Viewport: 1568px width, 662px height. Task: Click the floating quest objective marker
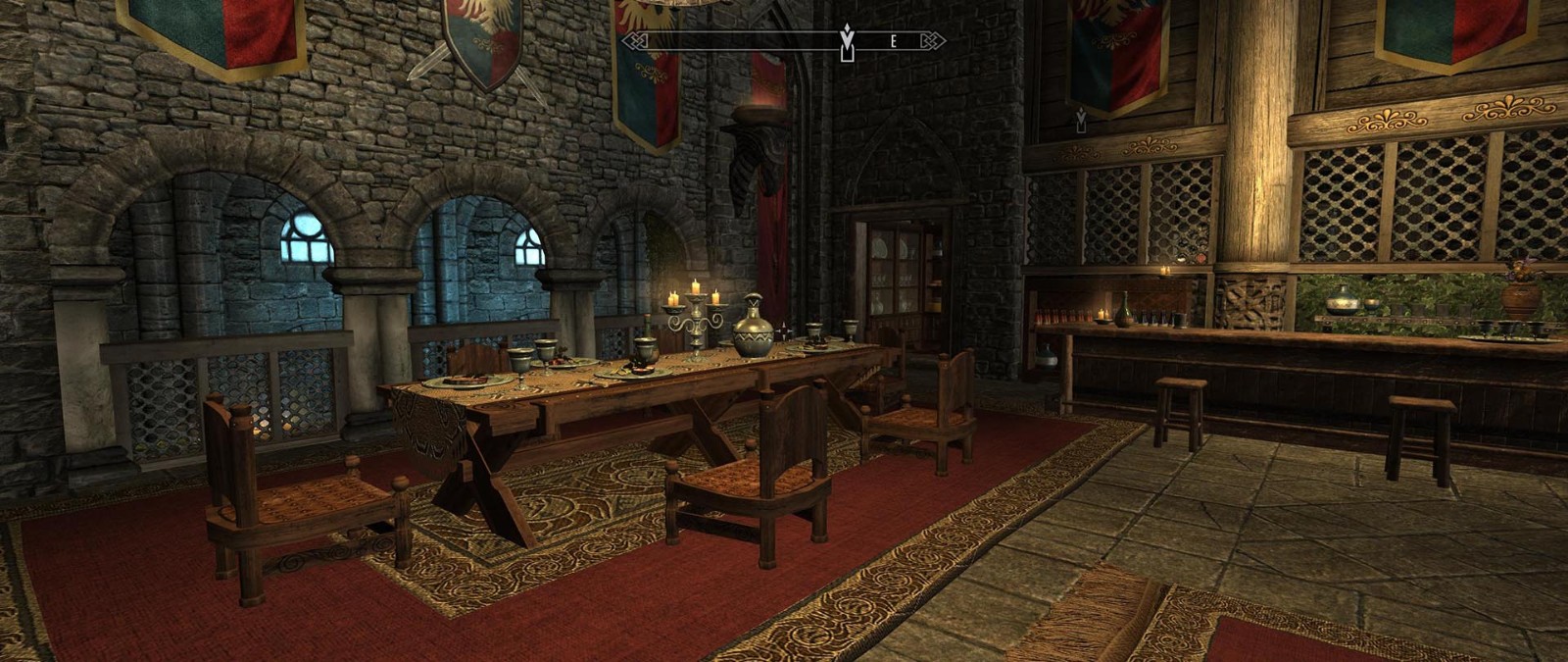(x=1081, y=120)
